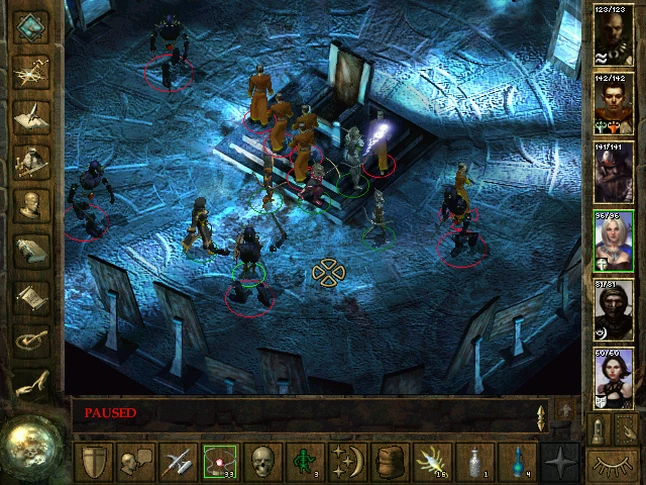Viewport: 646px width, 485px height.
Task: Open the journal (quill icon)
Action: 32,115
